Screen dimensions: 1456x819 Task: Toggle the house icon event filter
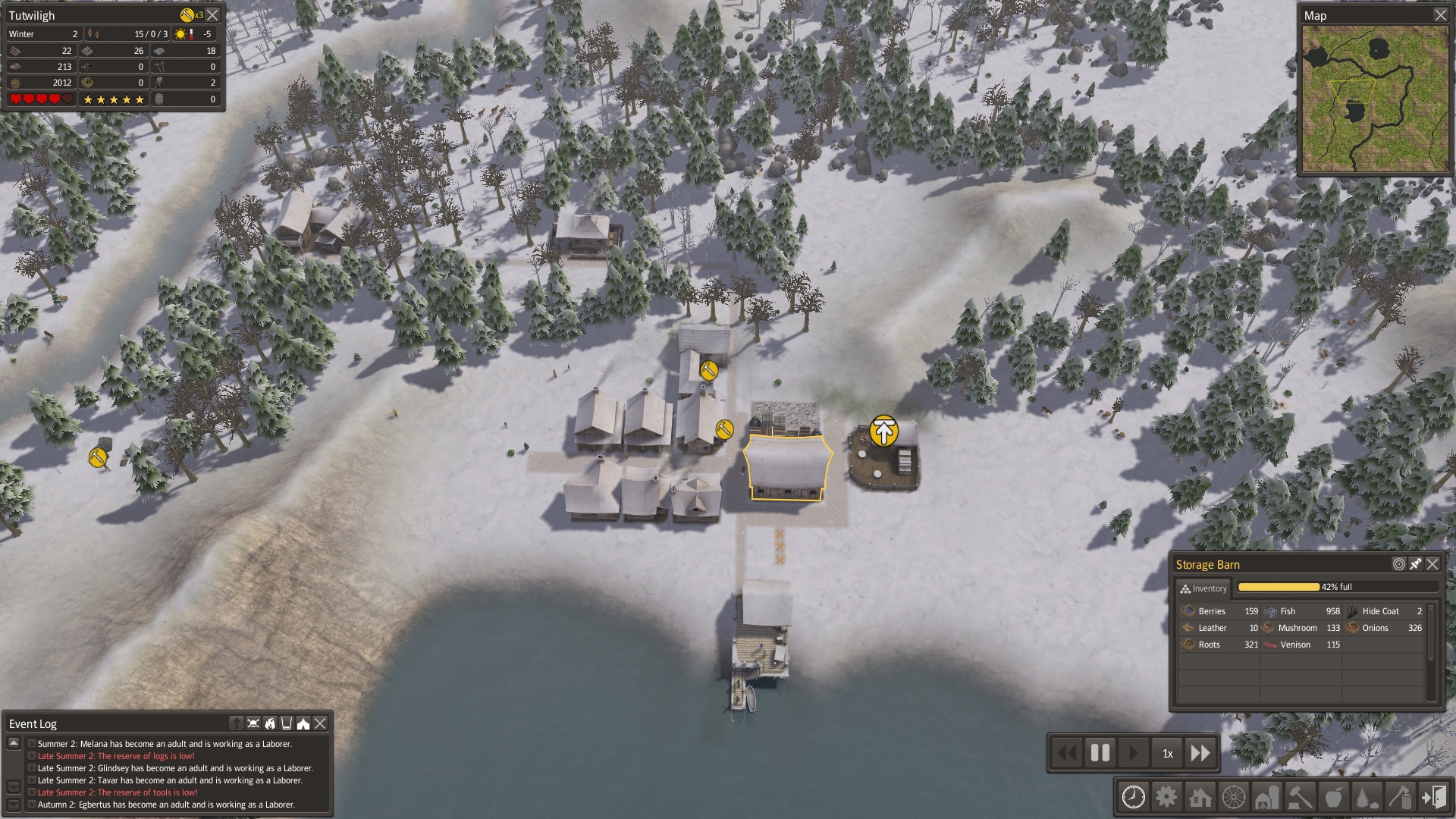click(x=303, y=723)
